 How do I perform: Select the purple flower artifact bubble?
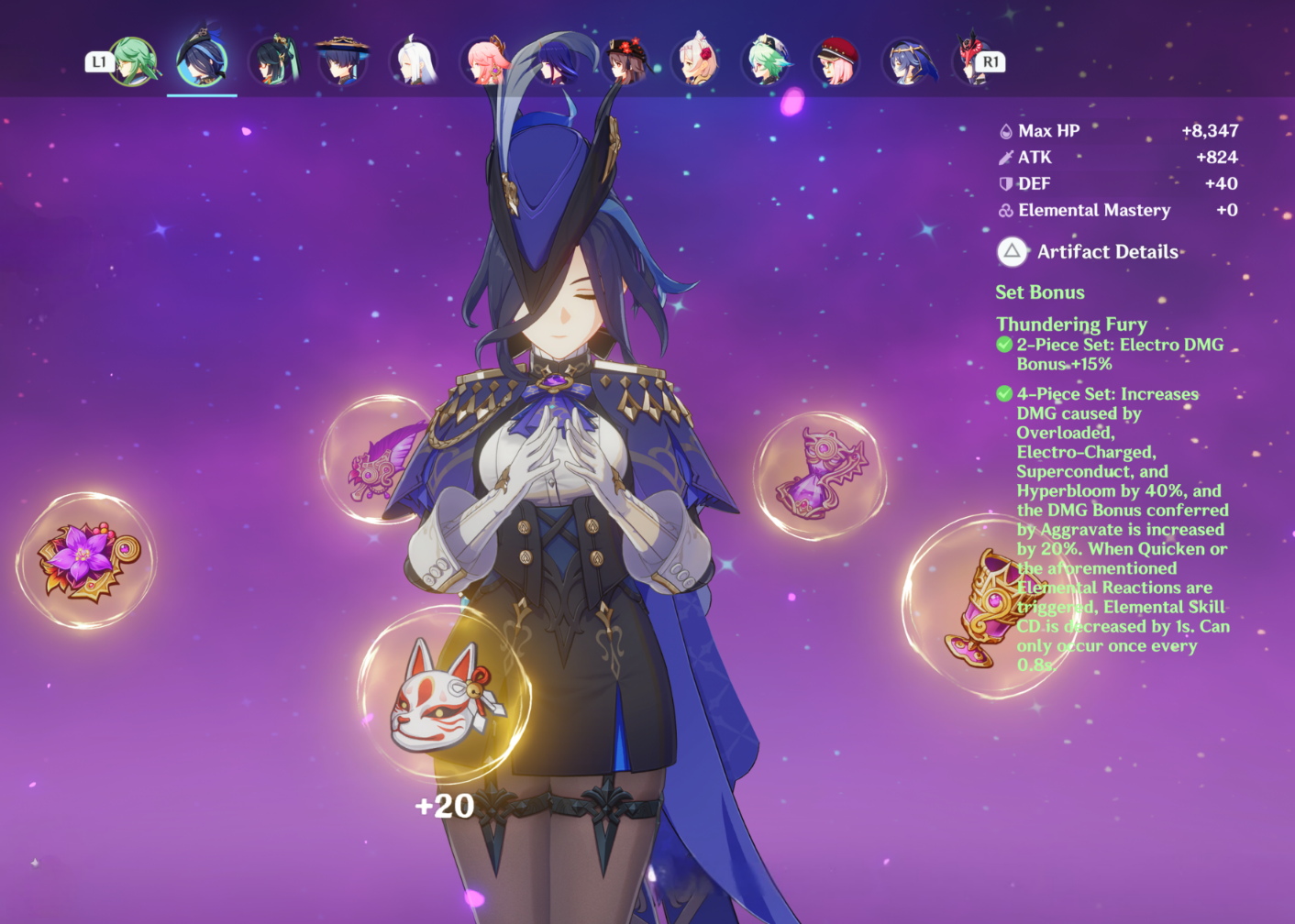[x=87, y=559]
